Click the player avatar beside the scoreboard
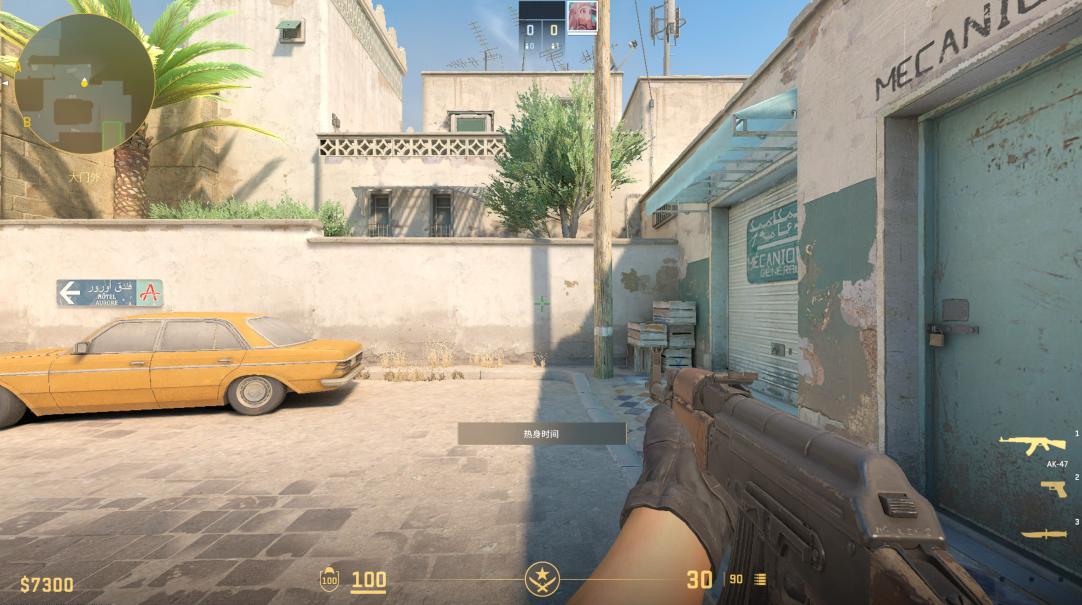 (582, 17)
